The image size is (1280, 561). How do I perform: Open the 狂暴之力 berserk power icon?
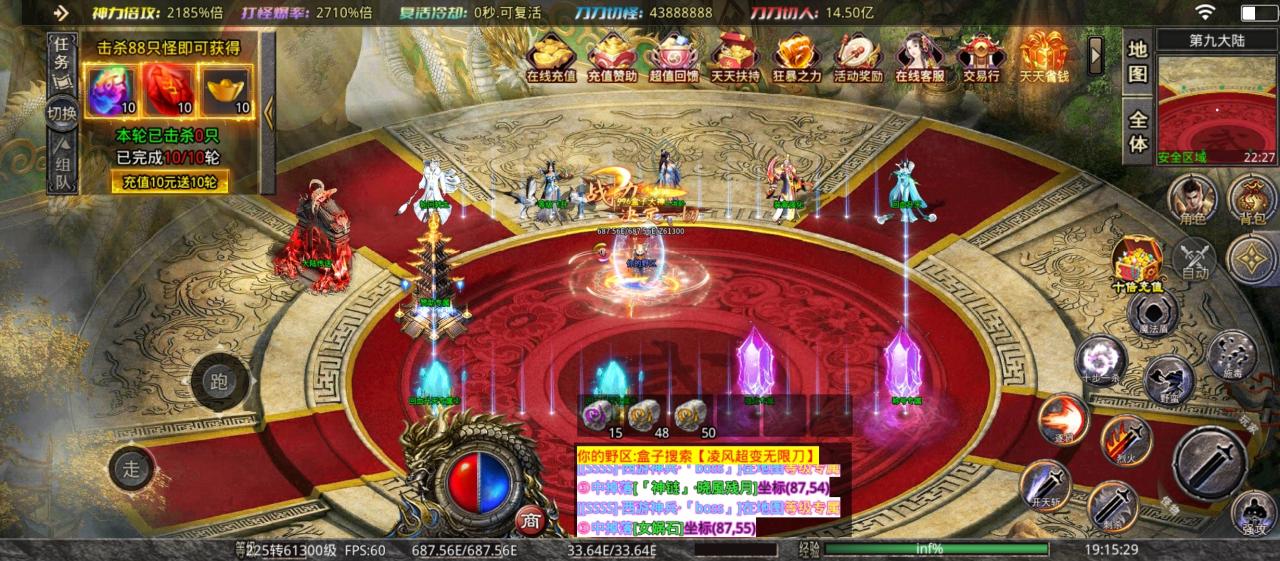coord(796,56)
